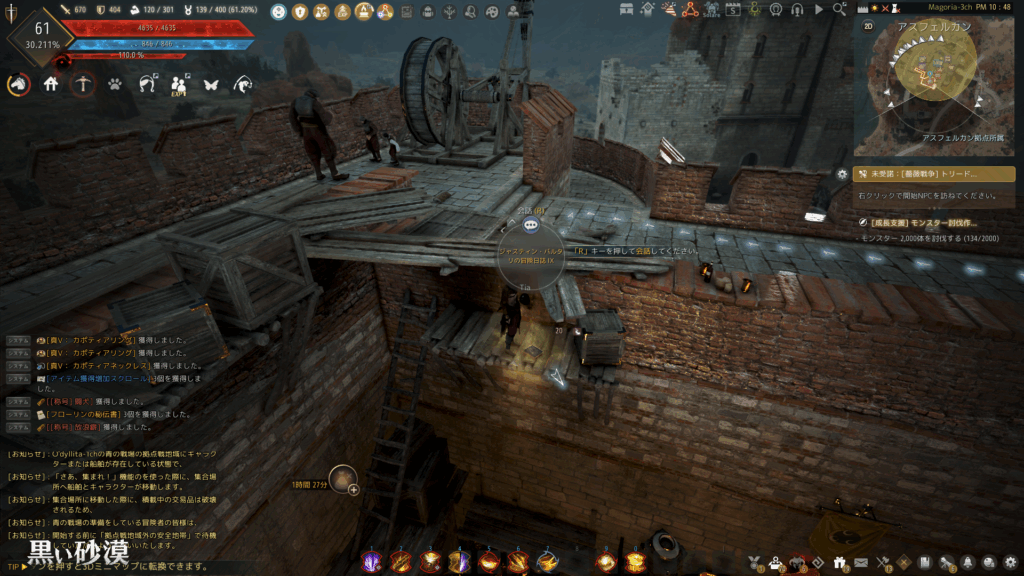Open the mail envelope icon
Viewport: 1024px width, 576px height.
(x=860, y=563)
